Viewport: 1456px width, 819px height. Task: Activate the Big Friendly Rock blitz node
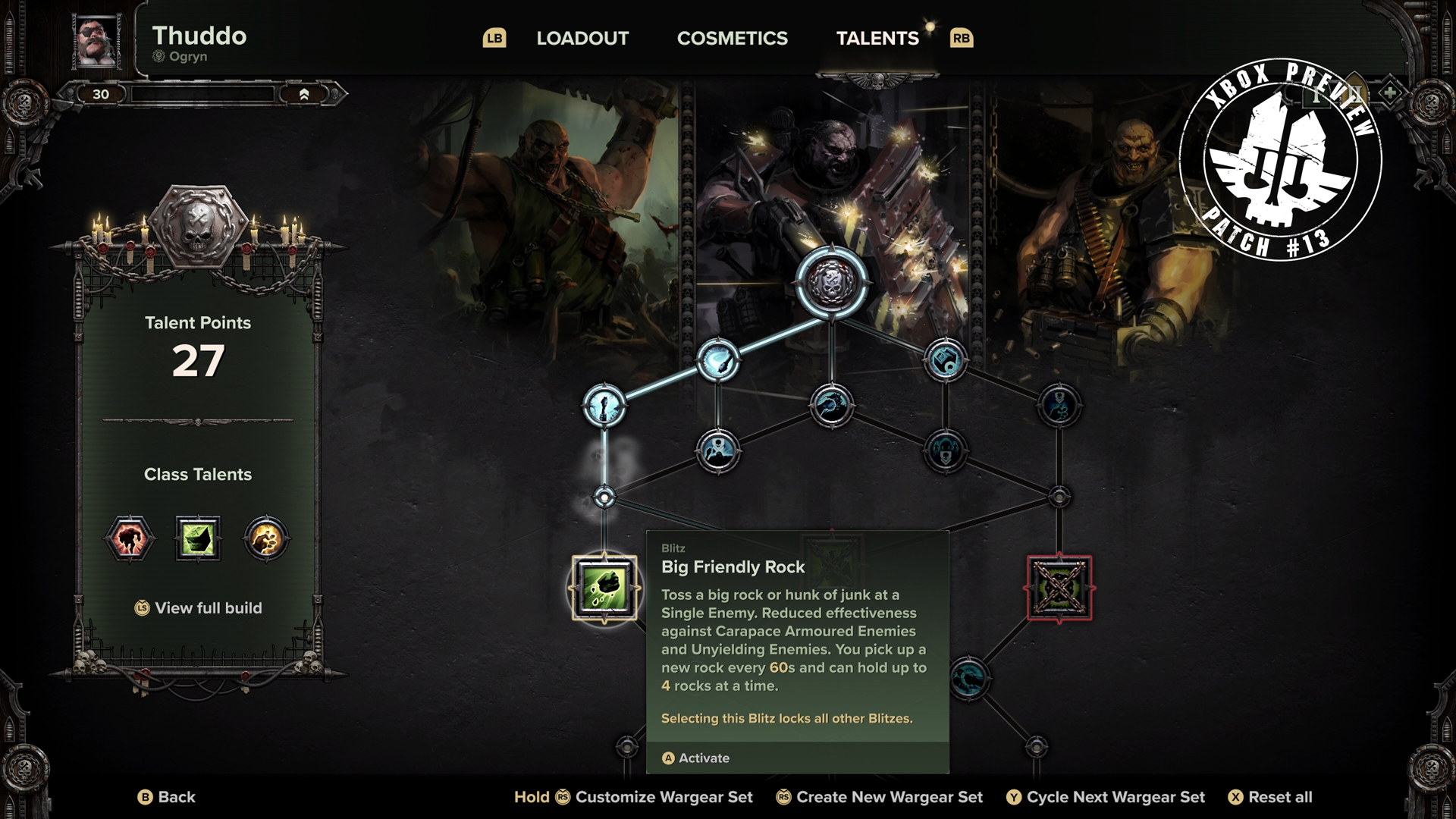pos(604,588)
